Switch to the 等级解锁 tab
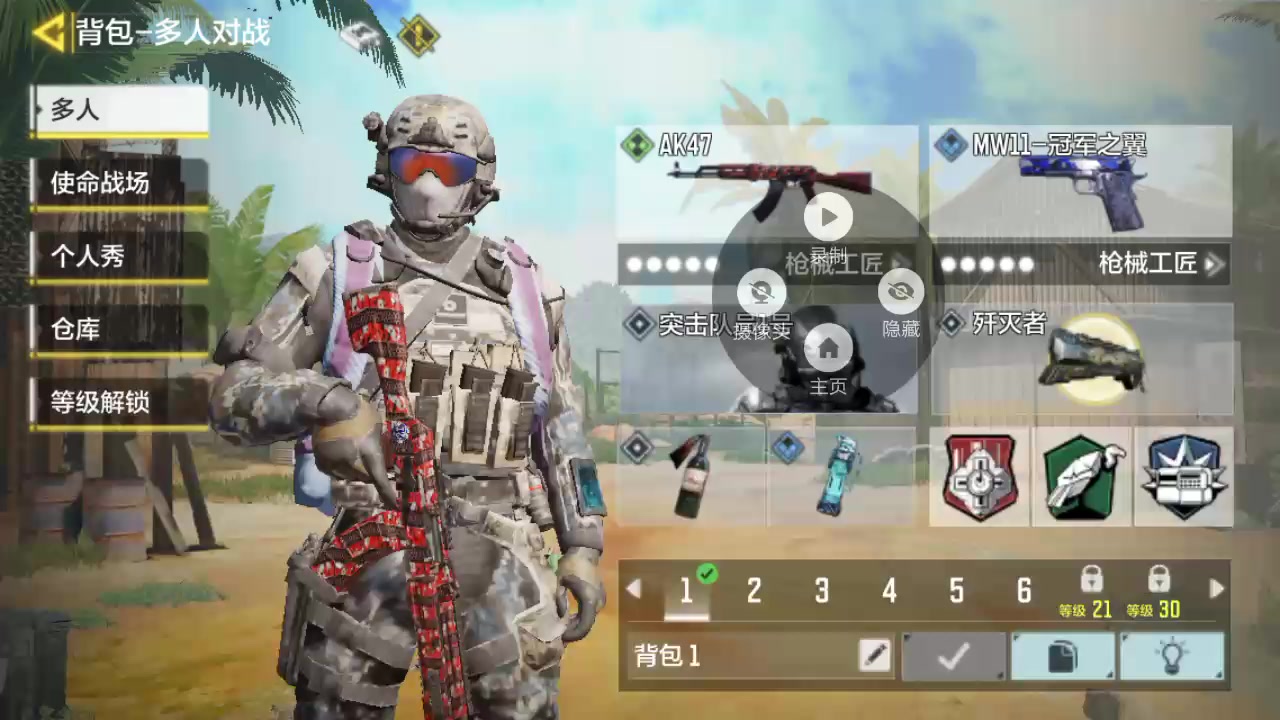The width and height of the screenshot is (1280, 720). (x=120, y=402)
